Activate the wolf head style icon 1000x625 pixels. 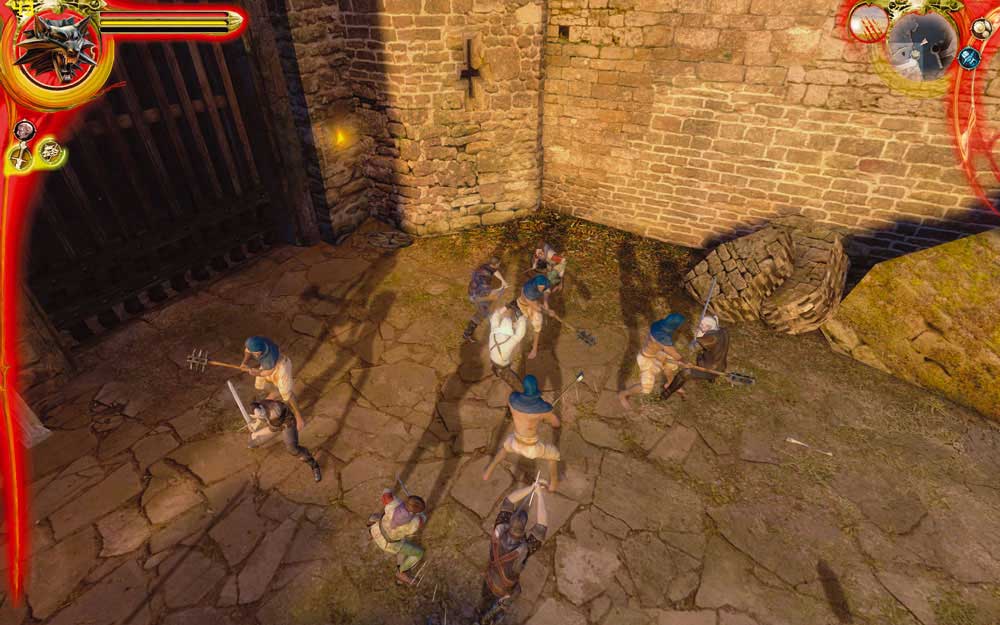[49, 152]
